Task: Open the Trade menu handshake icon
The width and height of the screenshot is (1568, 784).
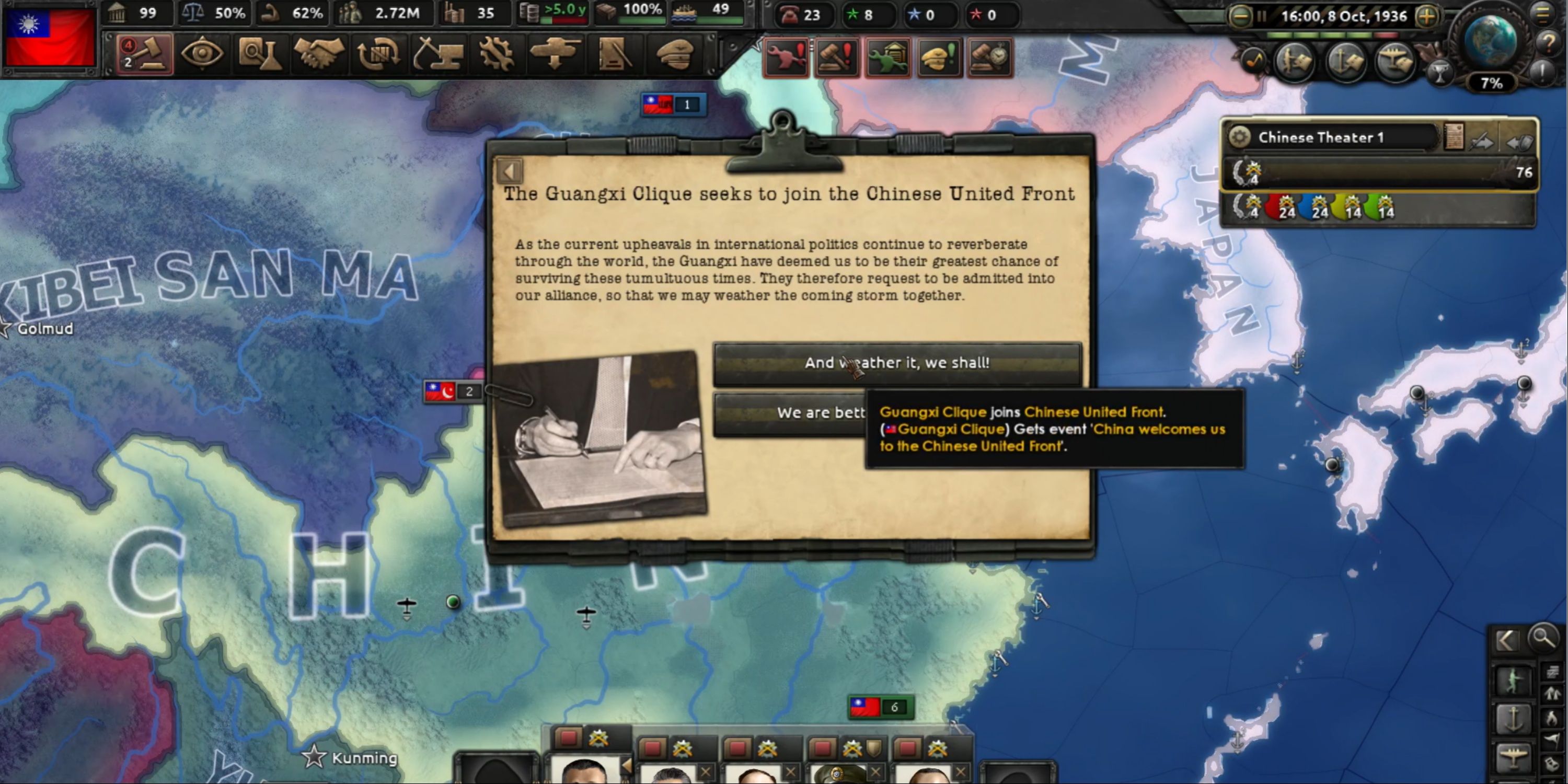Action: click(318, 53)
